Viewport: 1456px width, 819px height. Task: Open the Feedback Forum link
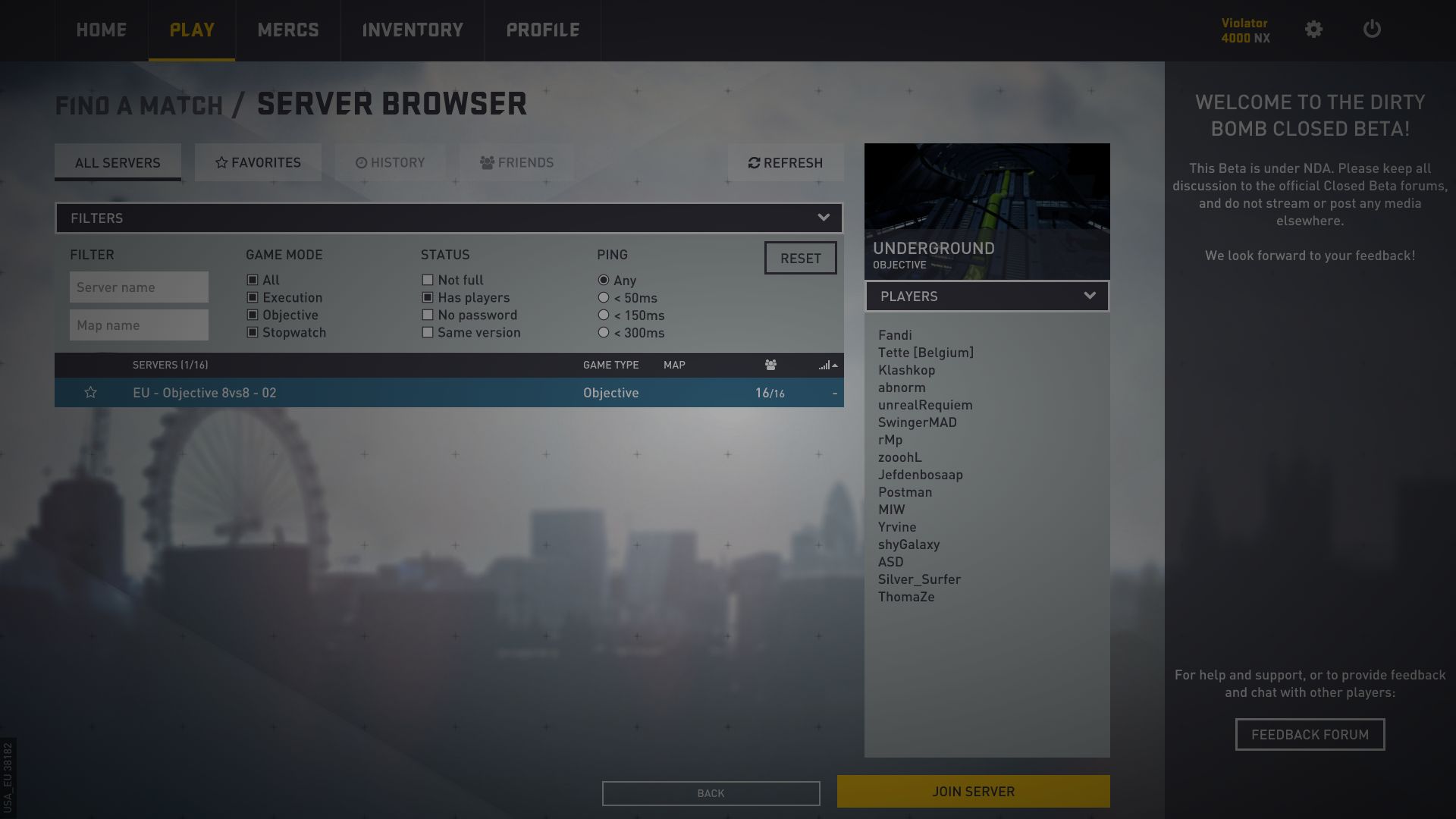(1310, 734)
